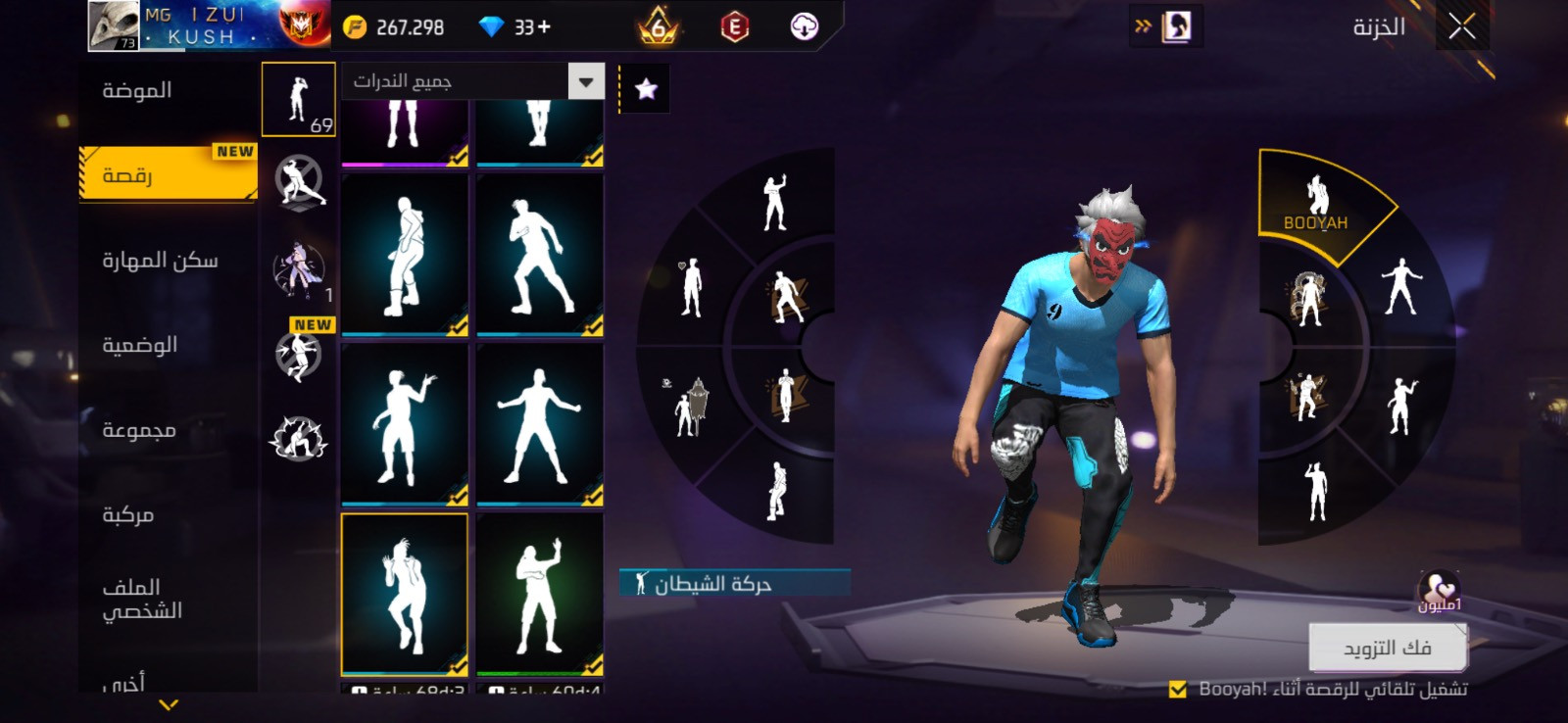Toggle the star favorites filter
The height and width of the screenshot is (723, 1568).
(646, 89)
